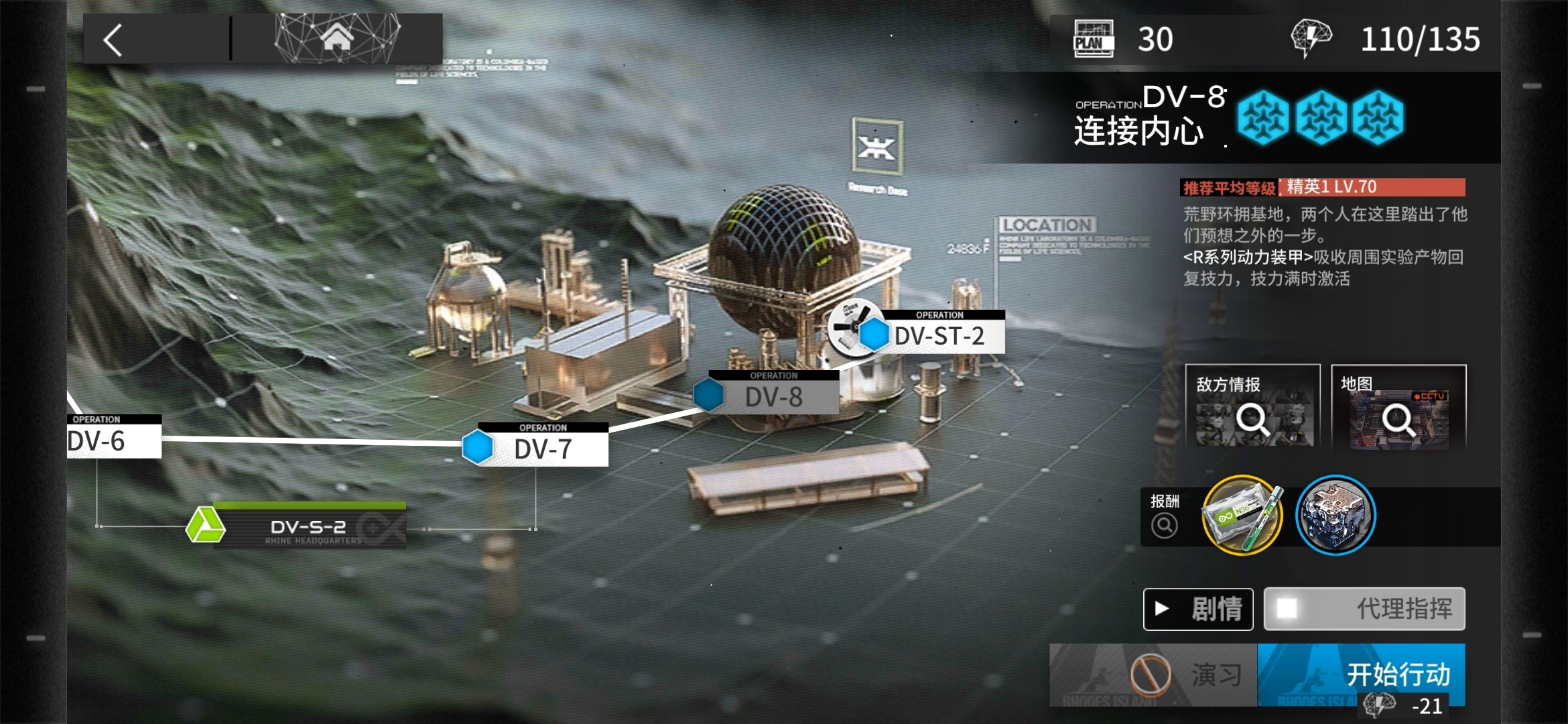
Task: Toggle auto deploy (代理指挥)
Action: click(1364, 609)
